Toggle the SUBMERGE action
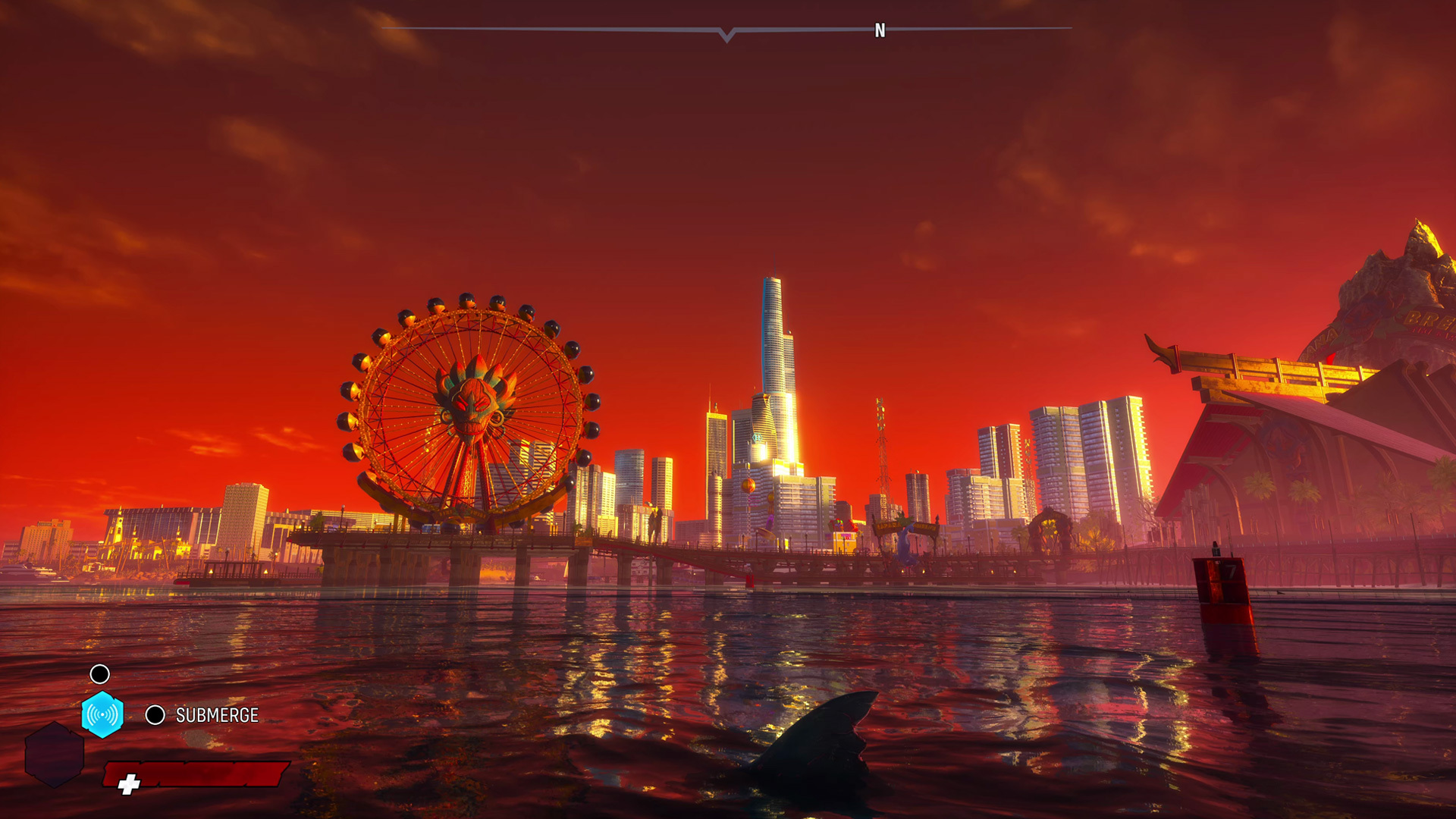 click(x=216, y=714)
